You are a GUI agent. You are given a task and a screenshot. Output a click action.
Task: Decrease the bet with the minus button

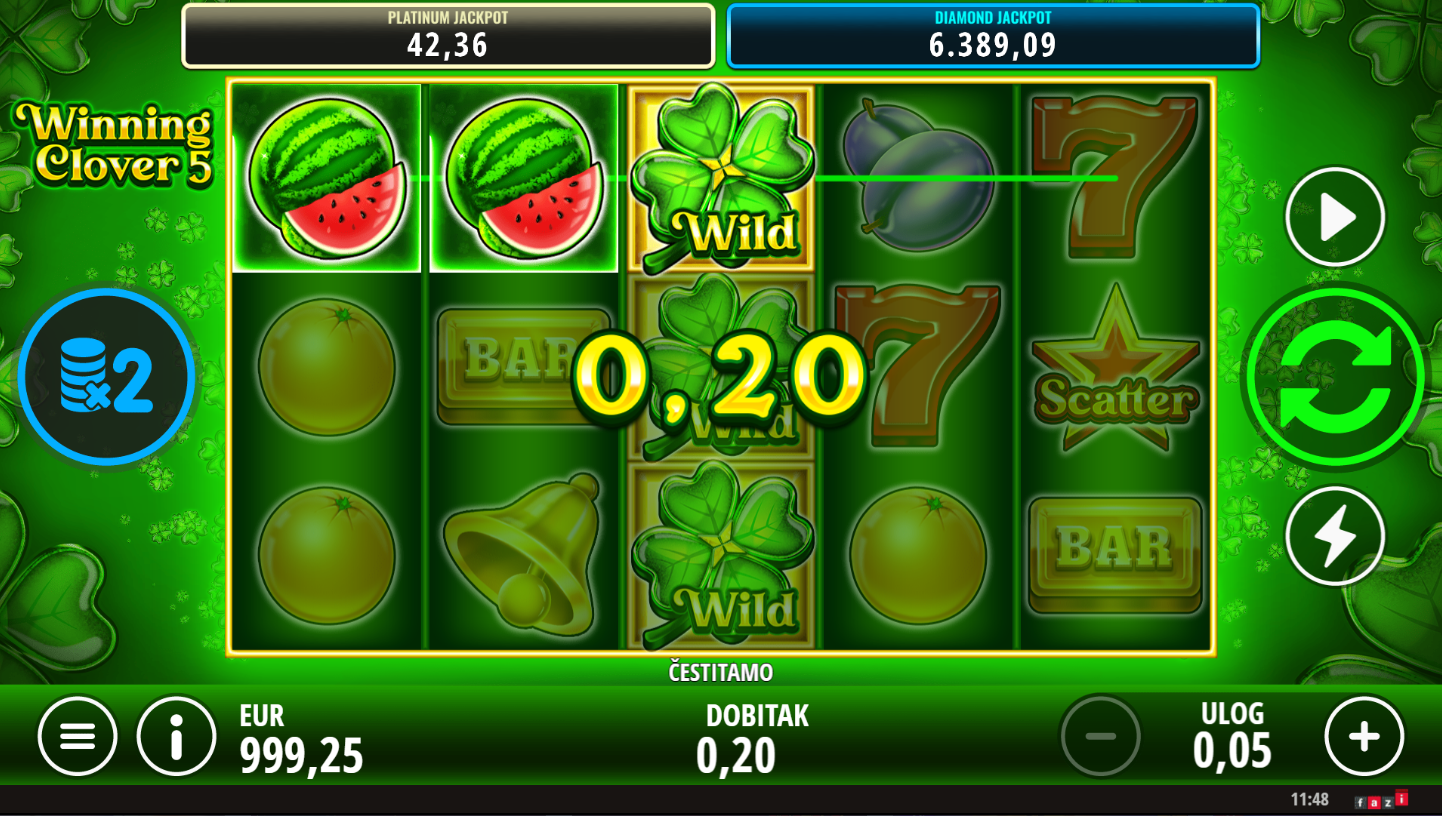click(1100, 737)
